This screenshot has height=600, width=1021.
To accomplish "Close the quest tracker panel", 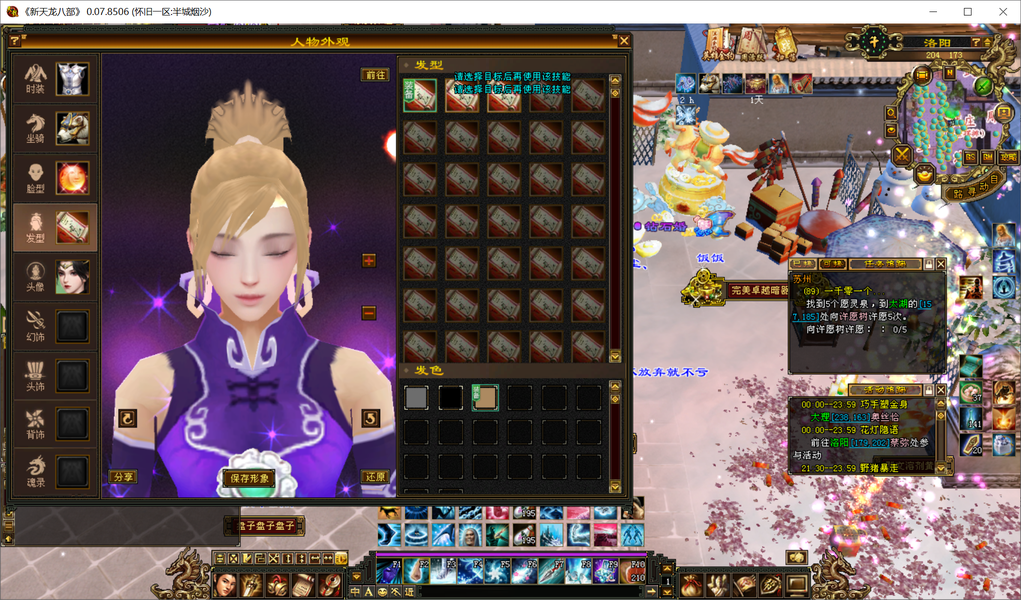I will (940, 264).
